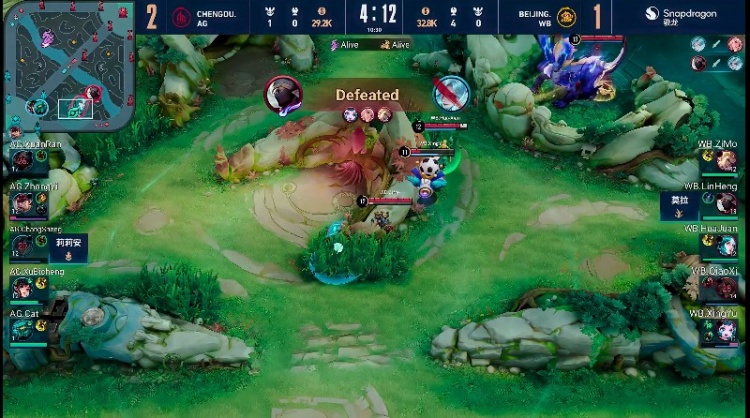Select WB.ZiMo's hero portrait
Screen dimensions: 750x418
click(726, 160)
